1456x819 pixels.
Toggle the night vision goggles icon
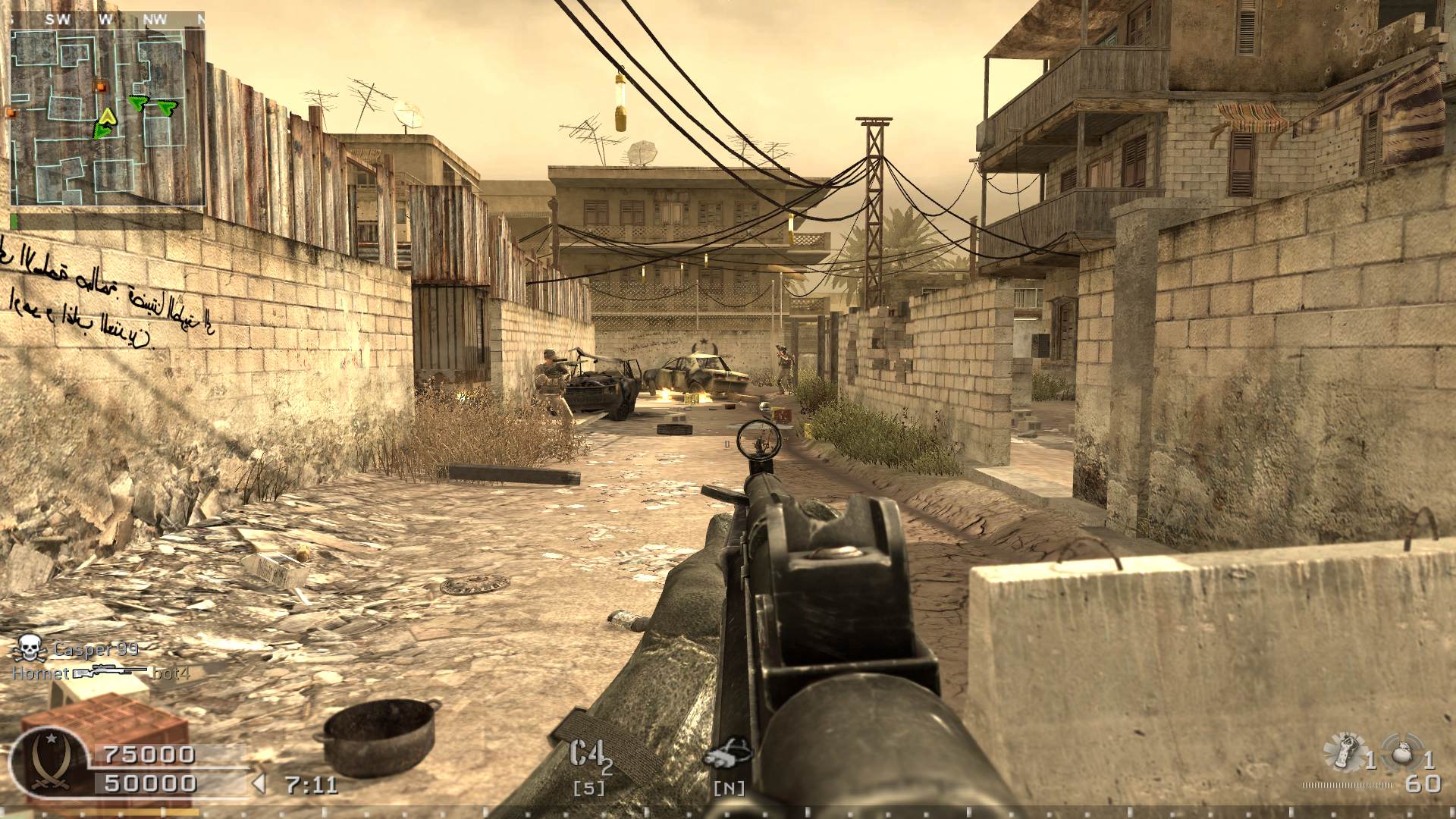click(x=727, y=754)
